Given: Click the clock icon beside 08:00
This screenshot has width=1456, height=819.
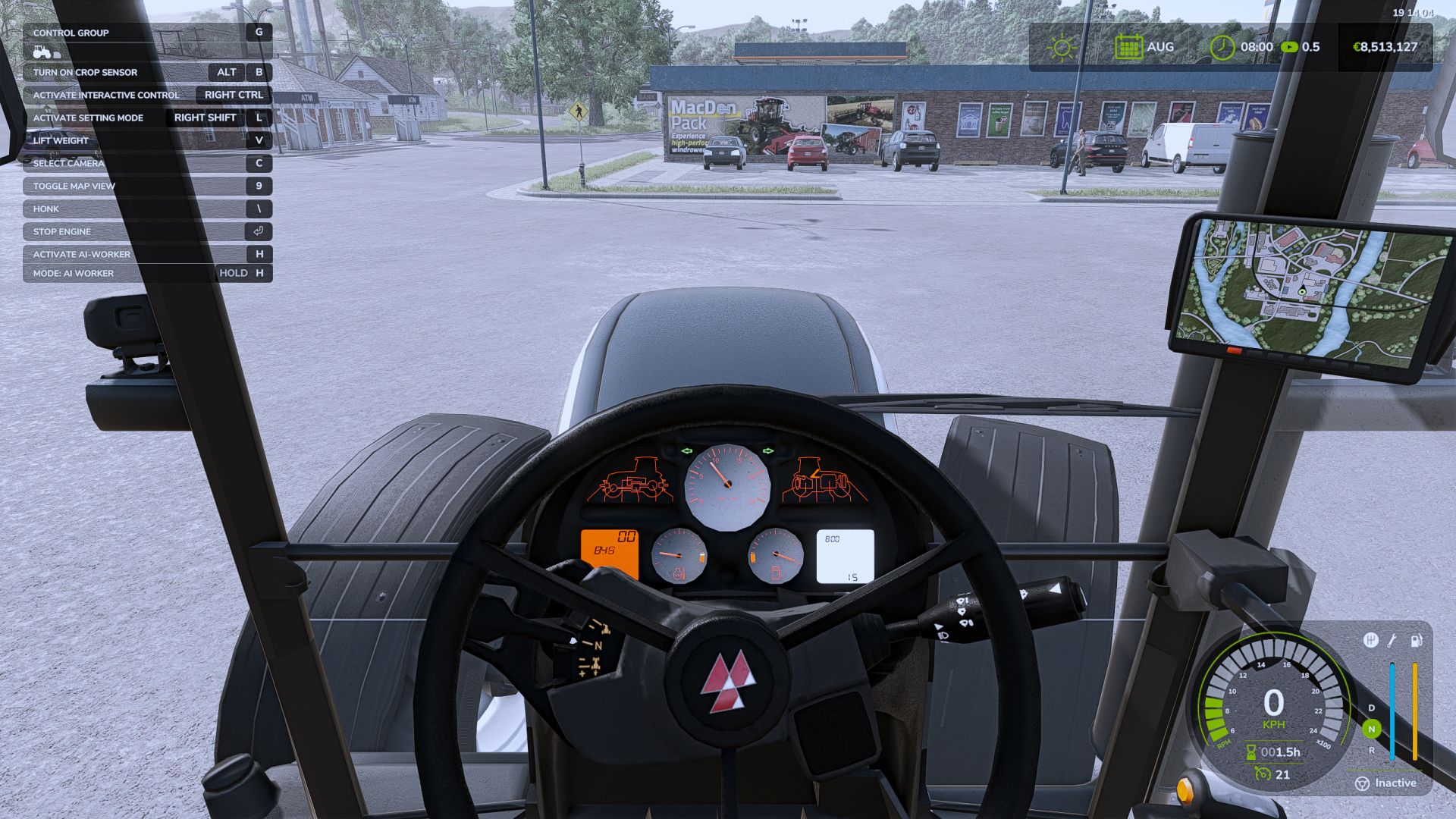Looking at the screenshot, I should coord(1222,47).
